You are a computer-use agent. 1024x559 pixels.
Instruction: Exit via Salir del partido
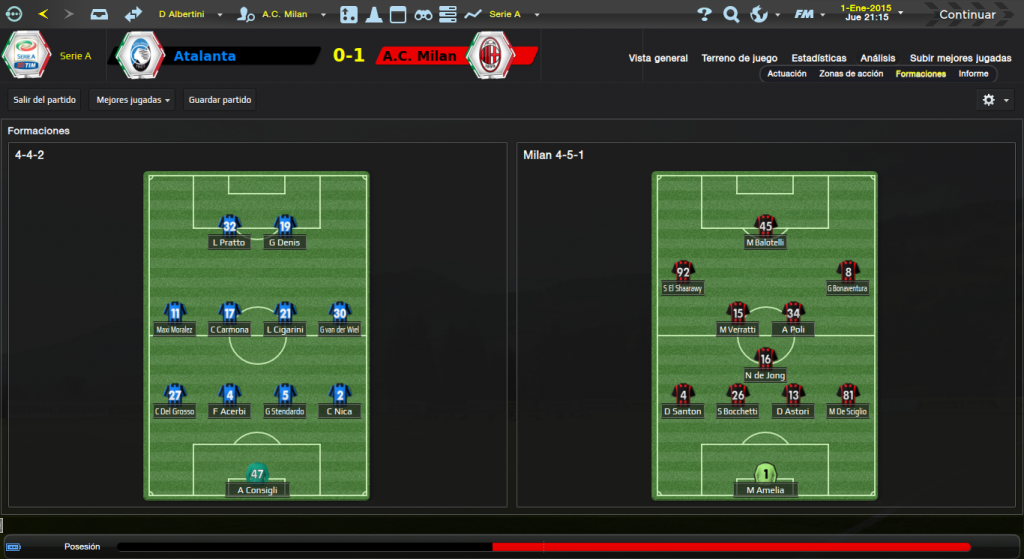pyautogui.click(x=44, y=100)
